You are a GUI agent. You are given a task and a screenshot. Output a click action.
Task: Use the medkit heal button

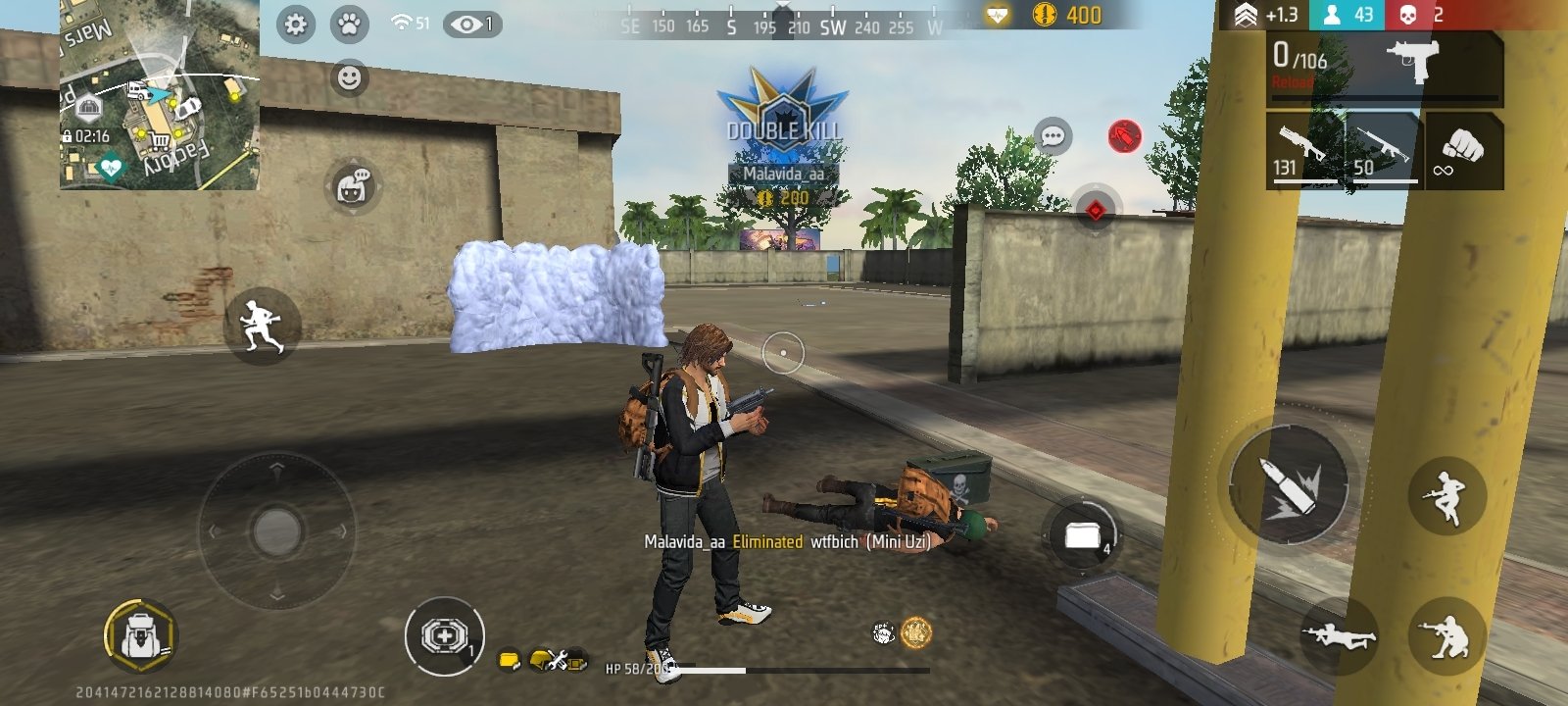coord(444,636)
